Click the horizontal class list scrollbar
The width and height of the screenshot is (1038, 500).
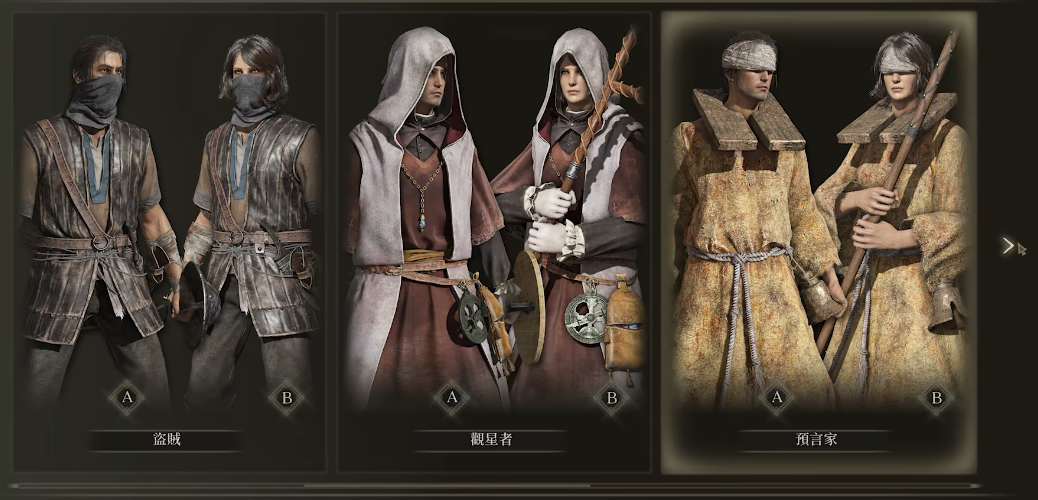pyautogui.click(x=500, y=487)
